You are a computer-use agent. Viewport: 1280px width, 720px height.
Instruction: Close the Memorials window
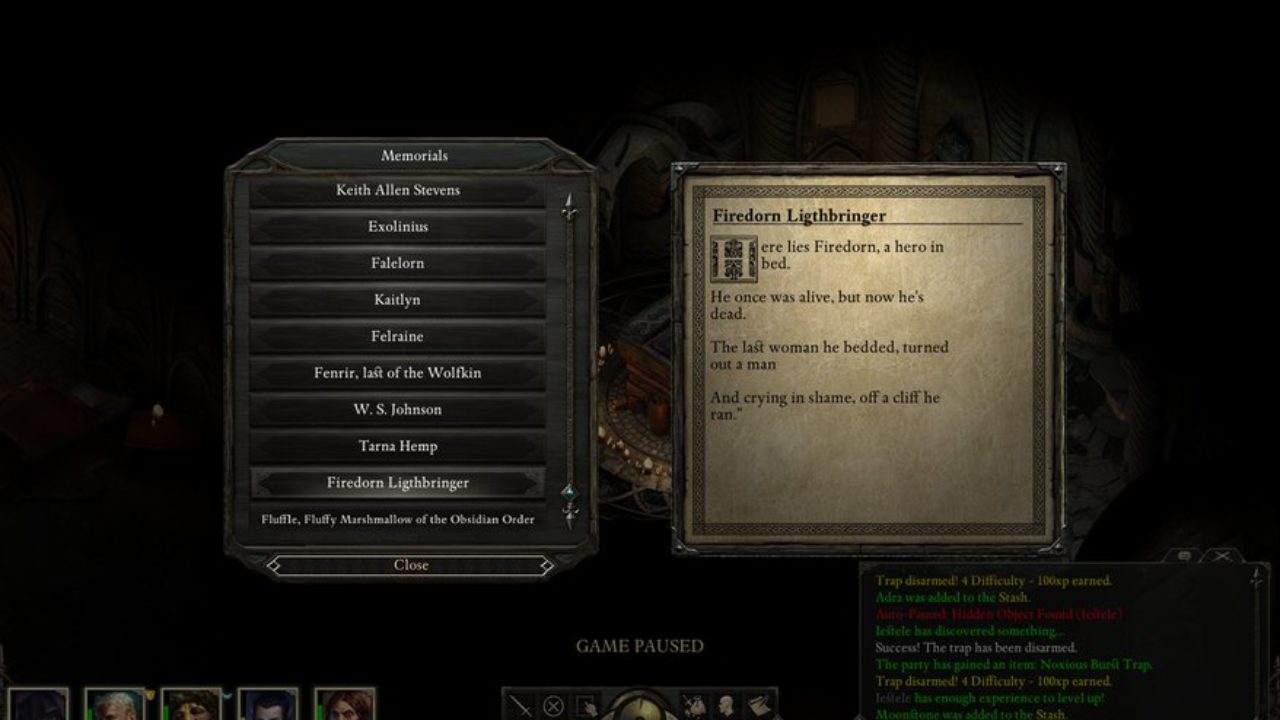410,565
